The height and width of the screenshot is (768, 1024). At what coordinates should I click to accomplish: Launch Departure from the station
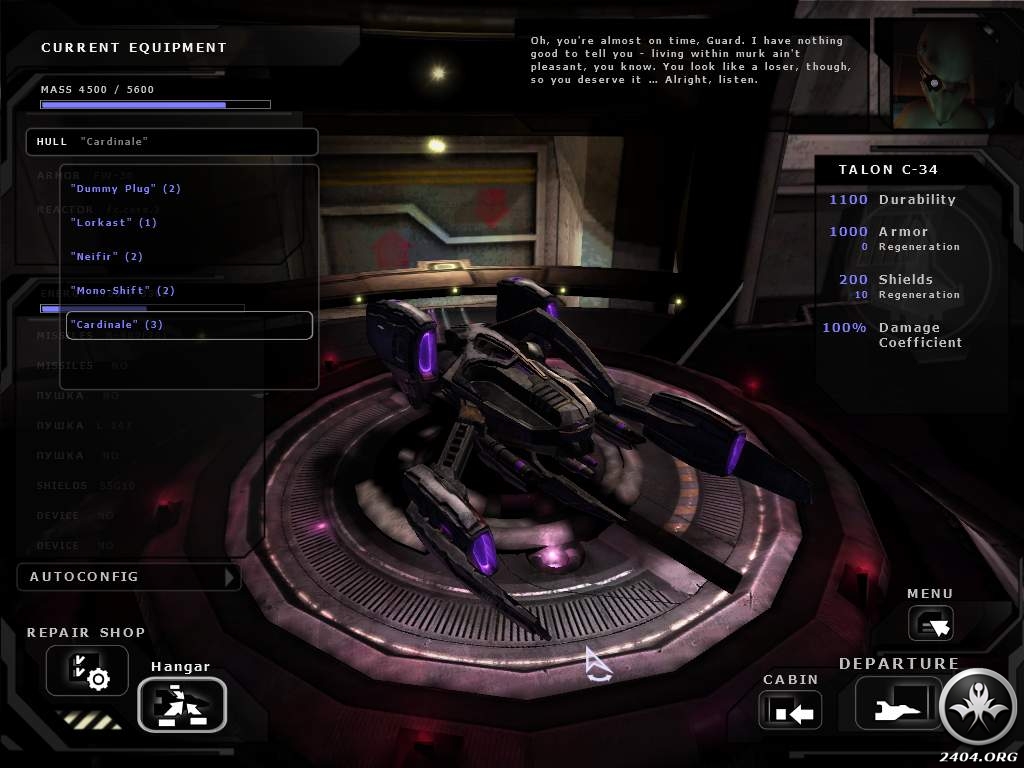click(897, 704)
